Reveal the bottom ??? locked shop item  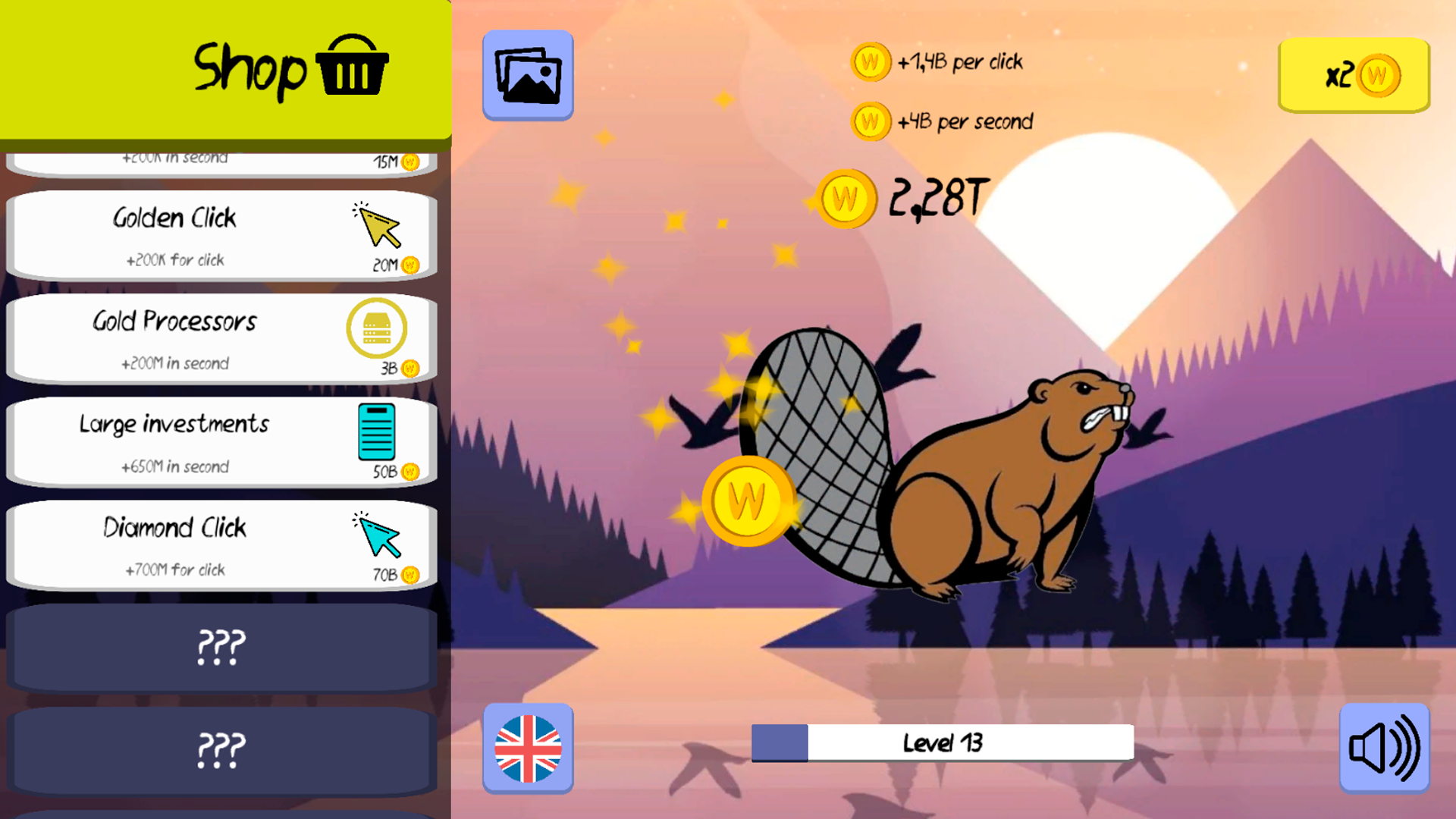pos(220,751)
